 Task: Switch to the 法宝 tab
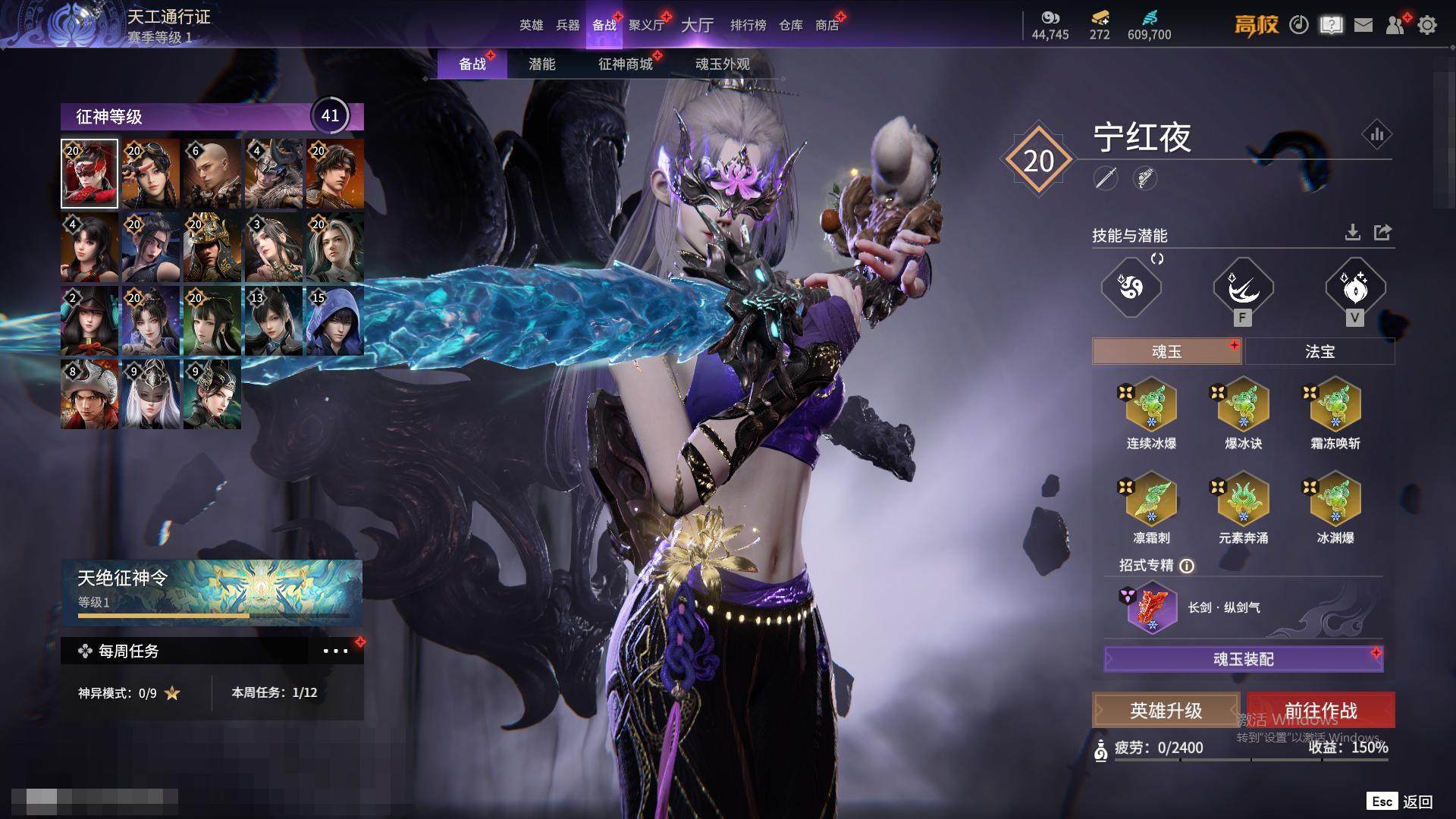click(x=1319, y=352)
